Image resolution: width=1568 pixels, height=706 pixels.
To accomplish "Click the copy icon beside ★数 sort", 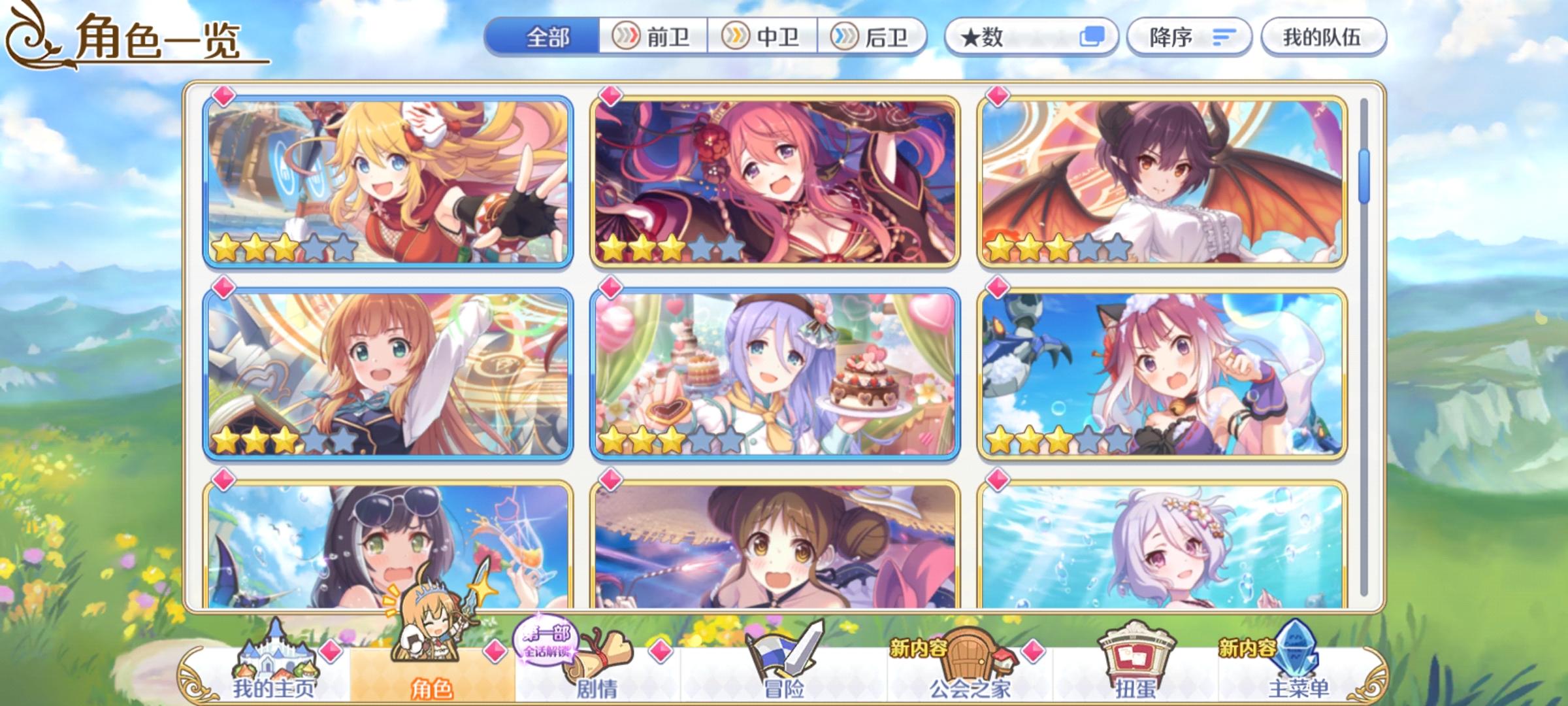I will point(1093,39).
